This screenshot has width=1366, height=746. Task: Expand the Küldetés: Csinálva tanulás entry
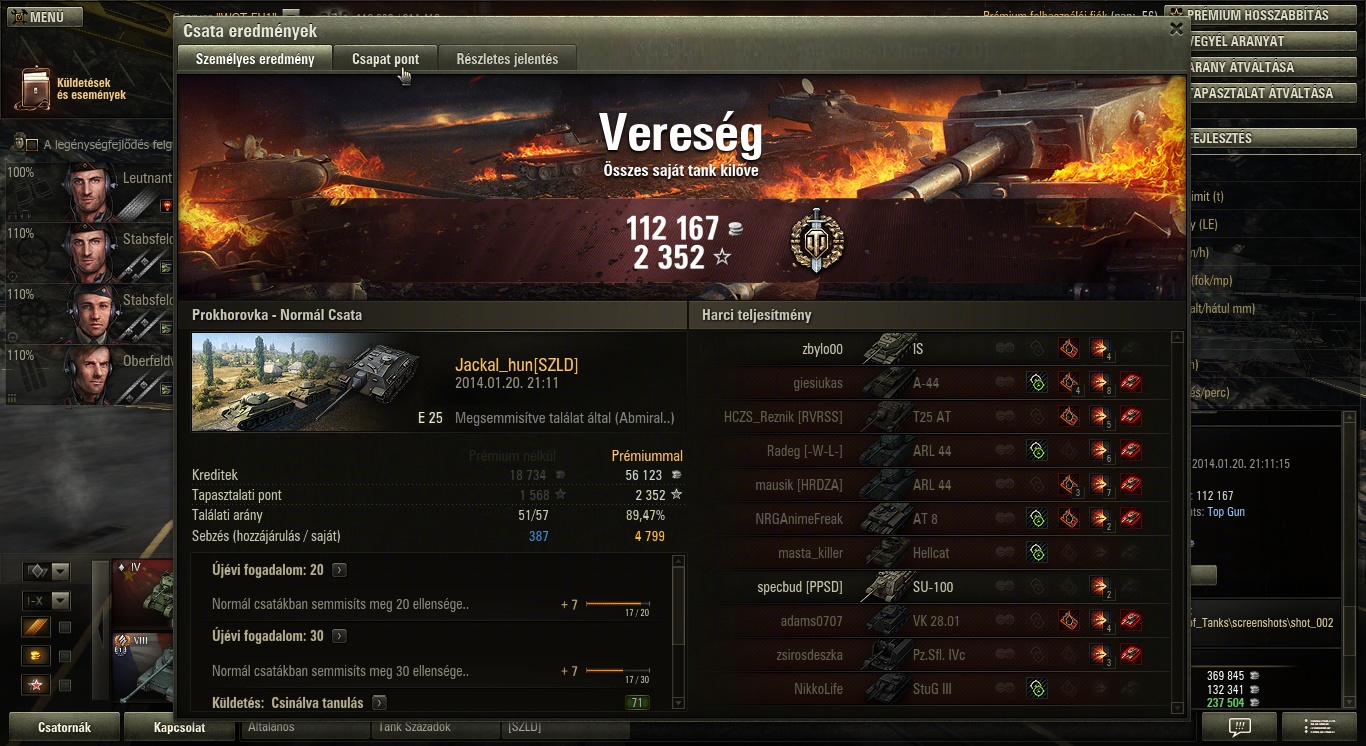pyautogui.click(x=379, y=703)
